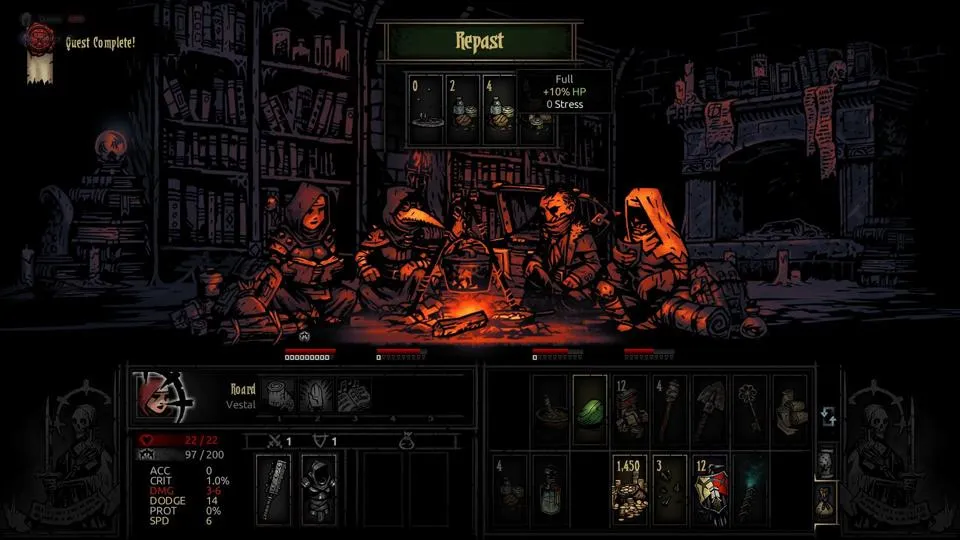Select the skeleton key inventory slot
Image resolution: width=960 pixels, height=540 pixels.
(x=749, y=409)
